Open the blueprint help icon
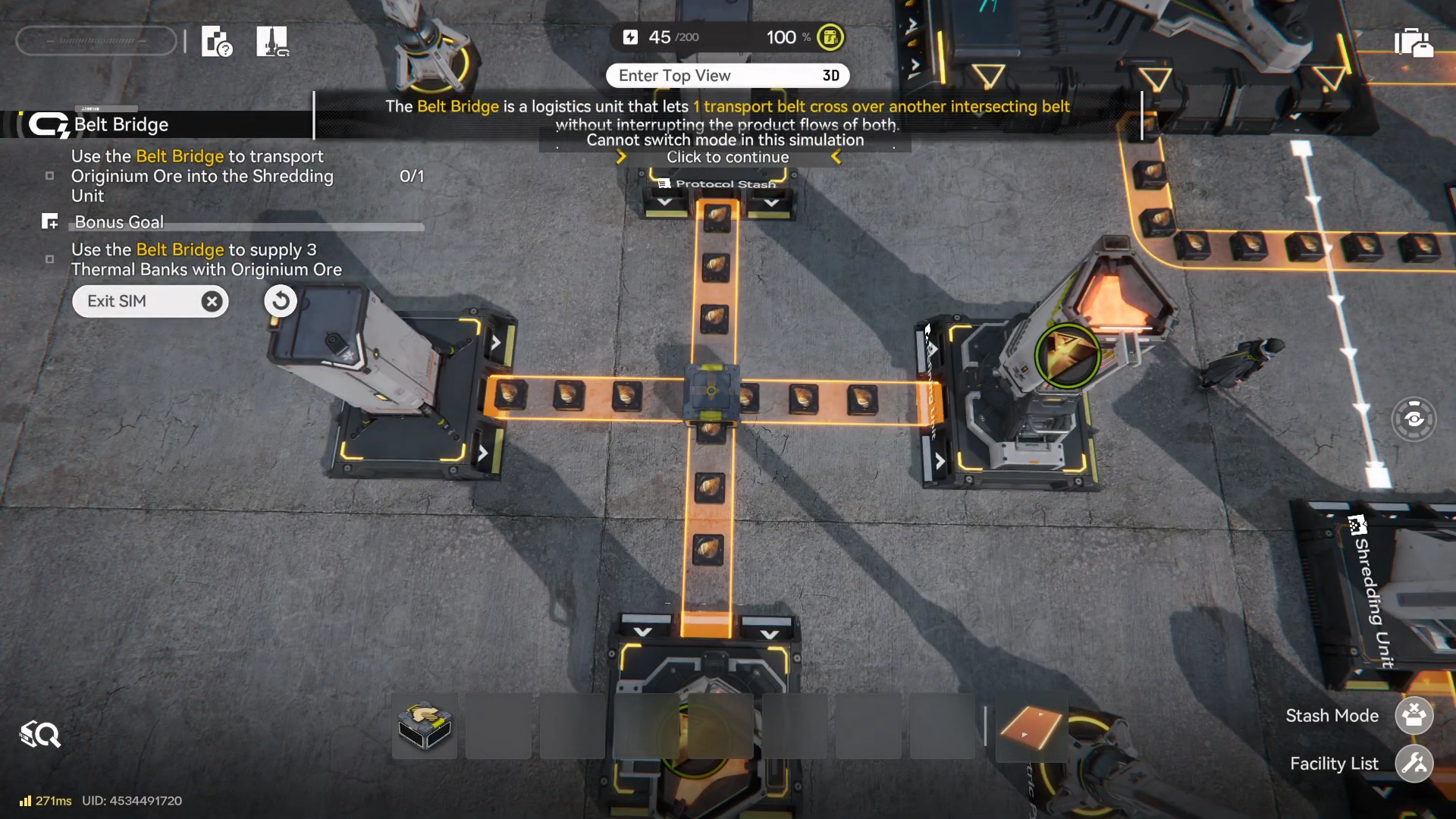This screenshot has width=1456, height=819. (x=216, y=42)
